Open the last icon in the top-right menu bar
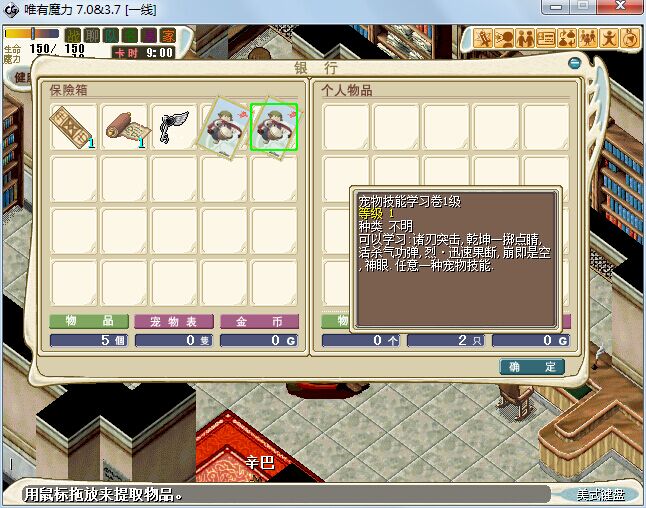The image size is (646, 508). click(x=630, y=39)
